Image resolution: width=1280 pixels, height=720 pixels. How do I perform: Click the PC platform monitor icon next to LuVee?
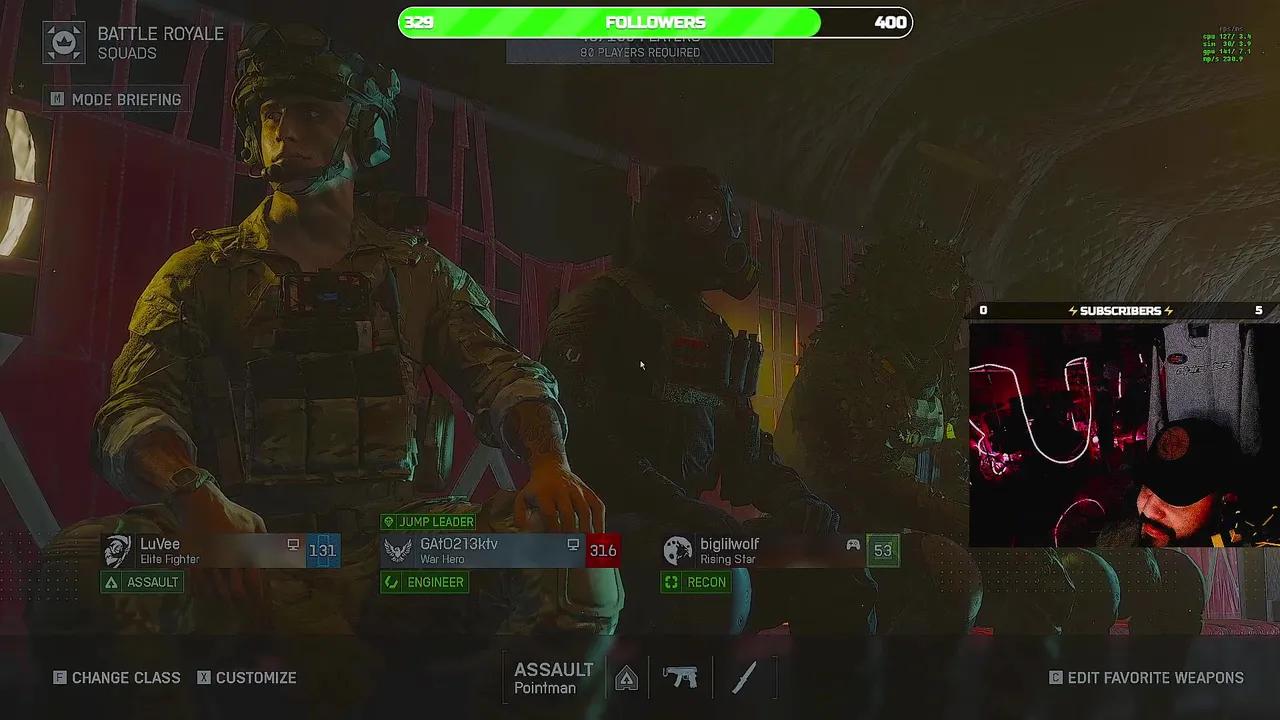293,544
